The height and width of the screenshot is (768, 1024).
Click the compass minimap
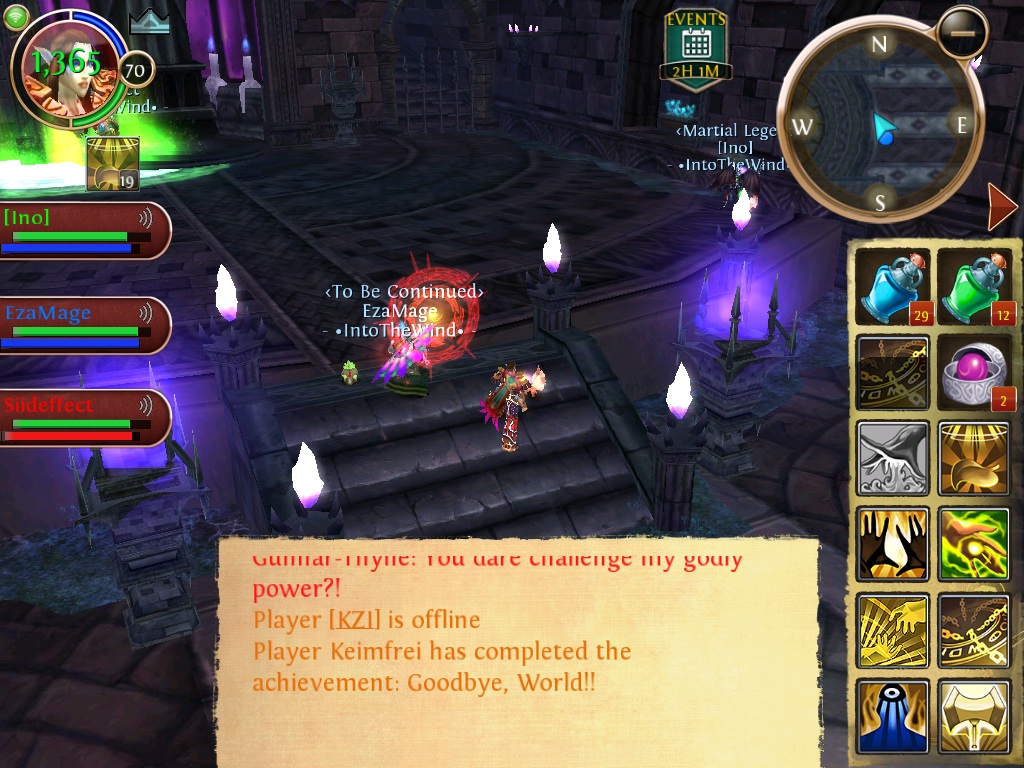coord(879,124)
